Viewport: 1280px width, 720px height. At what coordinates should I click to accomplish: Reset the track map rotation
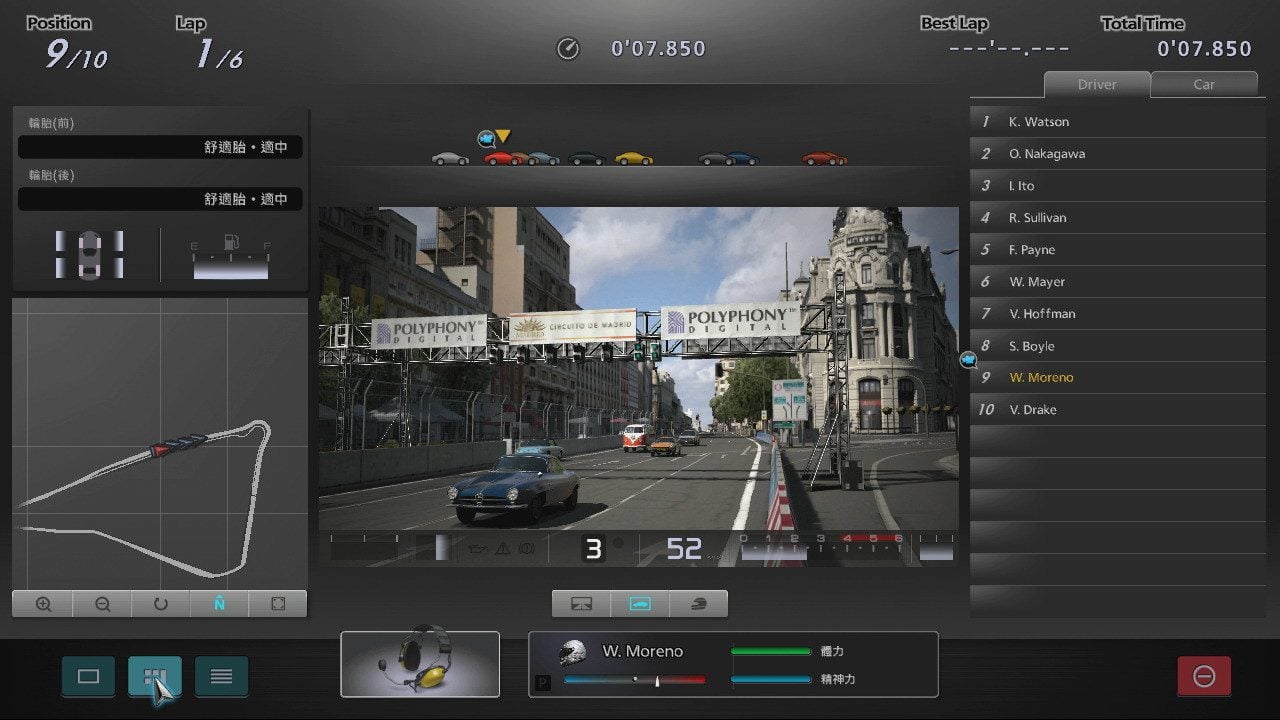click(160, 603)
